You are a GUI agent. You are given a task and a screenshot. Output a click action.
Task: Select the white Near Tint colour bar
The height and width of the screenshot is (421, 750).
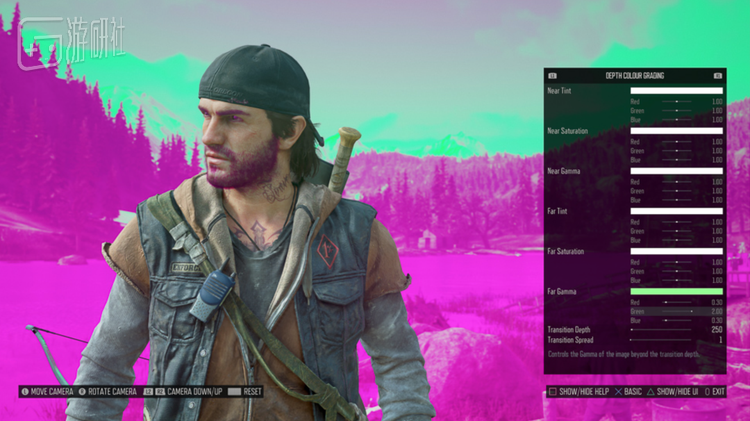(676, 91)
